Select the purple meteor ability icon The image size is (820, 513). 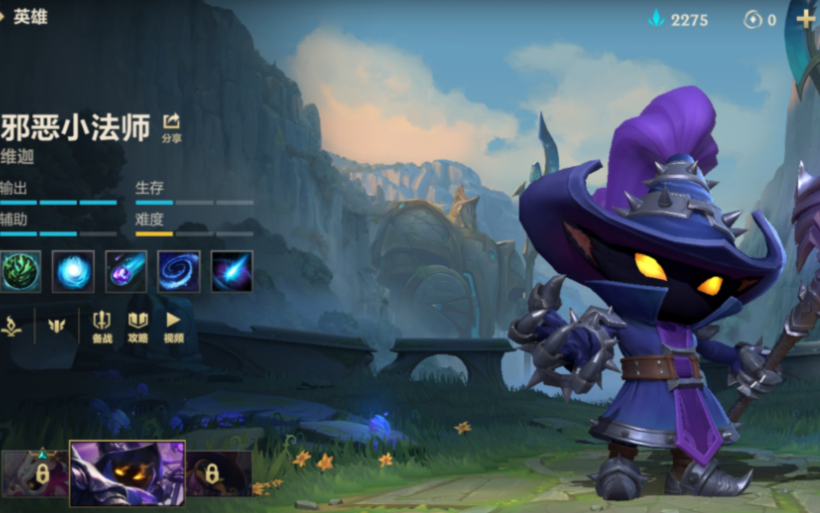pyautogui.click(x=126, y=271)
